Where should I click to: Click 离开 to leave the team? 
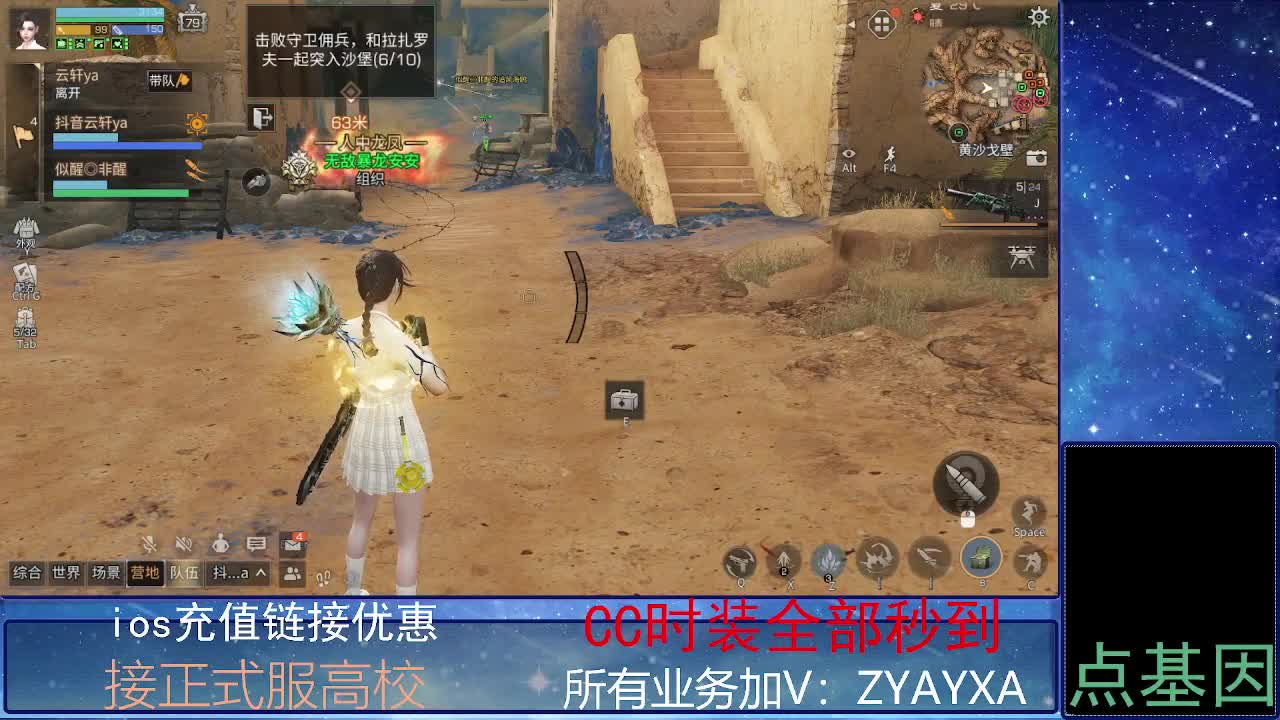click(x=65, y=93)
